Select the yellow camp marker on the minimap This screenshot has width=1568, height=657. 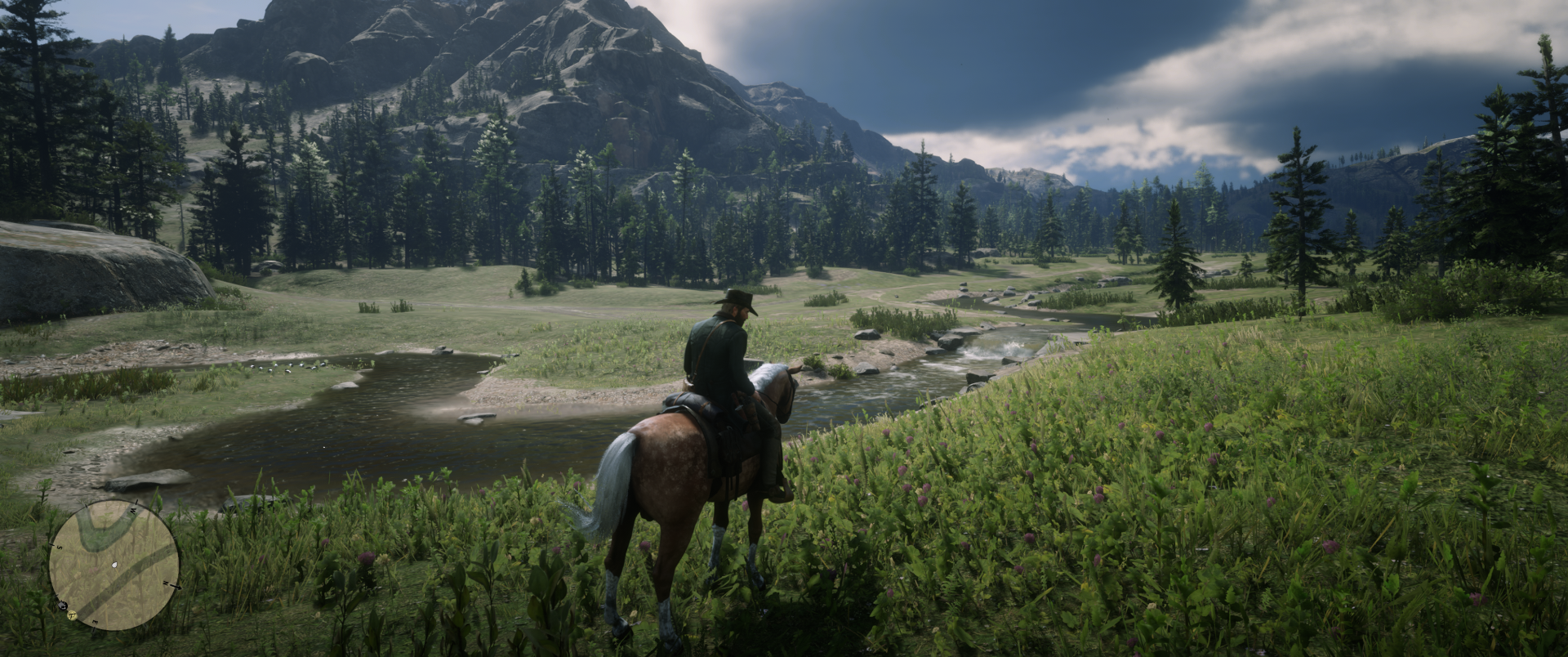pos(72,616)
